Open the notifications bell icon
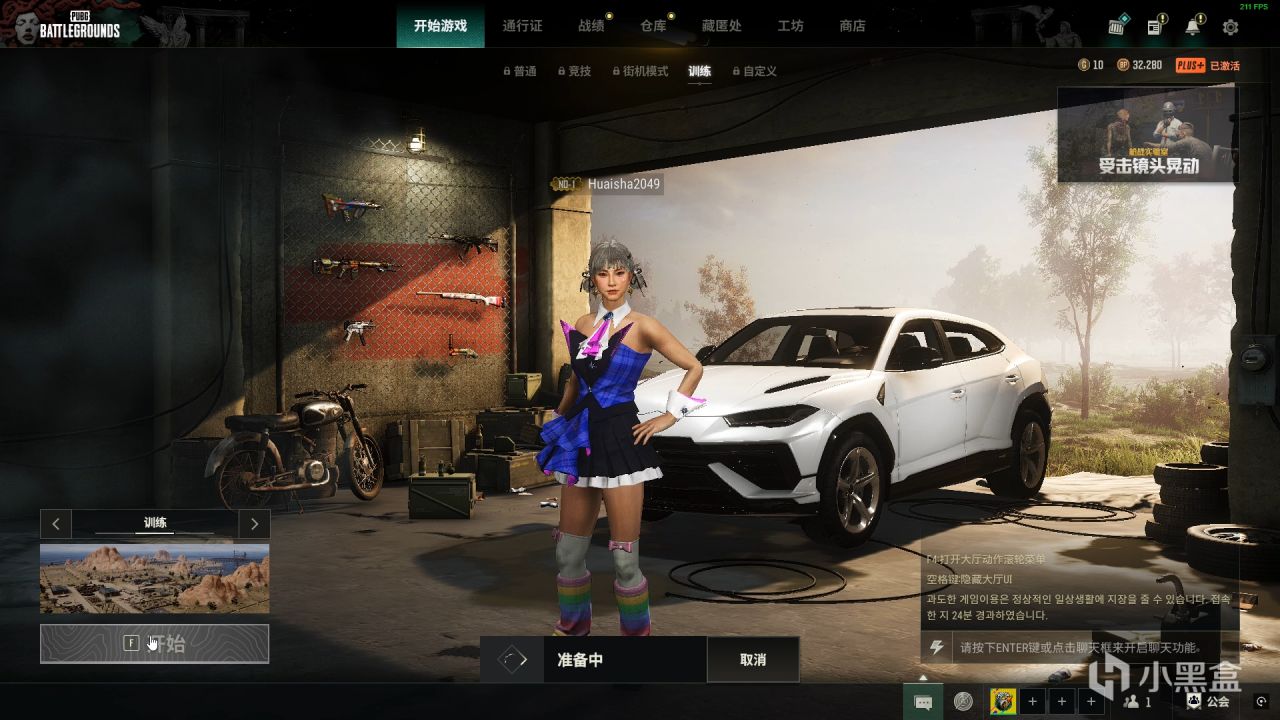Viewport: 1280px width, 720px height. tap(1194, 26)
